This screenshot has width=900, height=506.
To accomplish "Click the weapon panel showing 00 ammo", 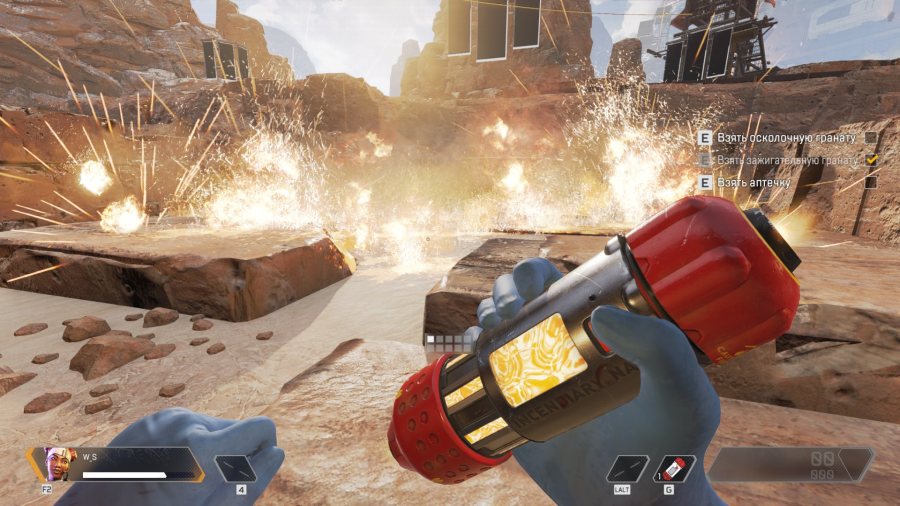I will click(790, 464).
